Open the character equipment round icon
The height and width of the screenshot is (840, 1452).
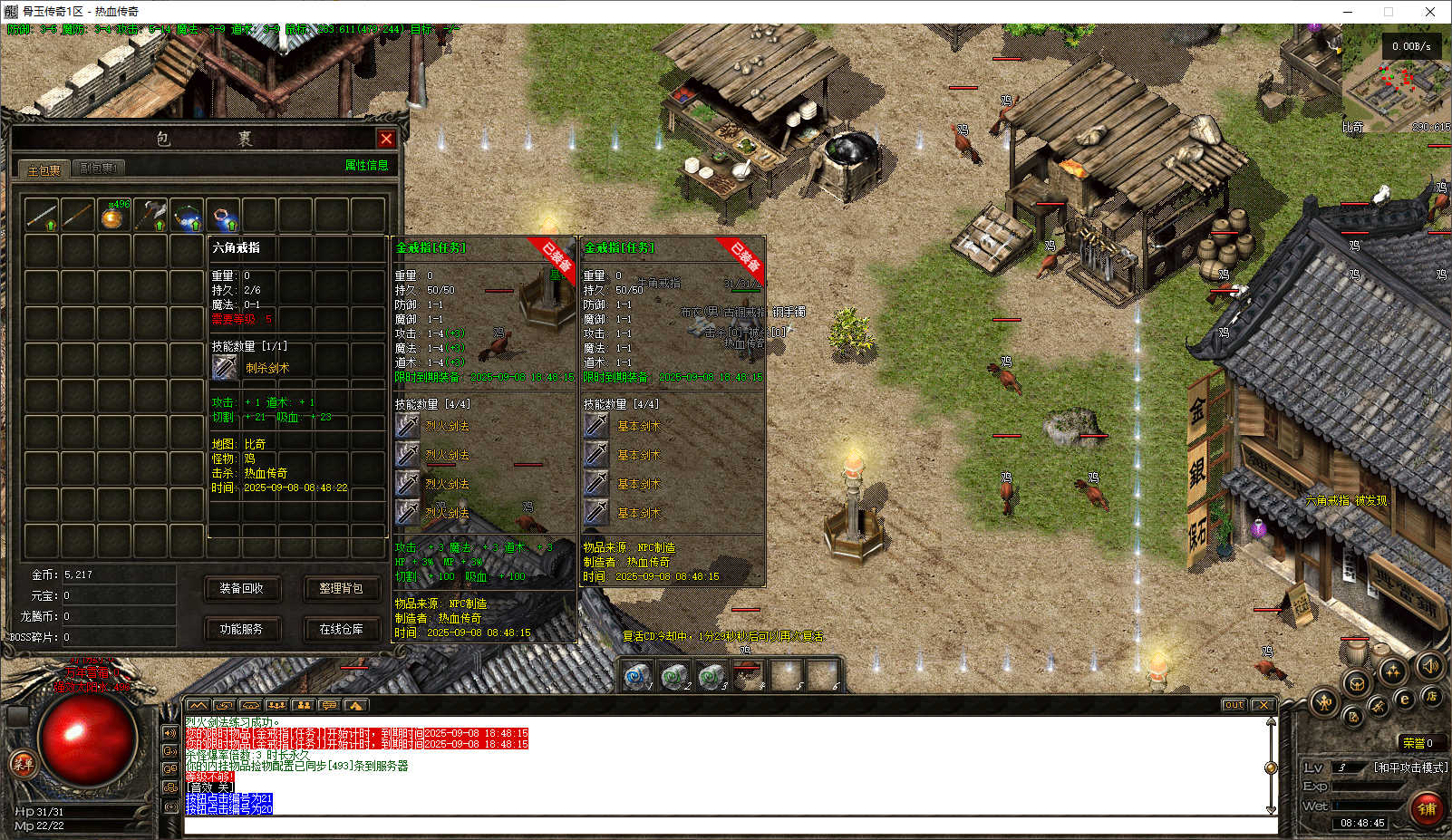pos(1325,702)
